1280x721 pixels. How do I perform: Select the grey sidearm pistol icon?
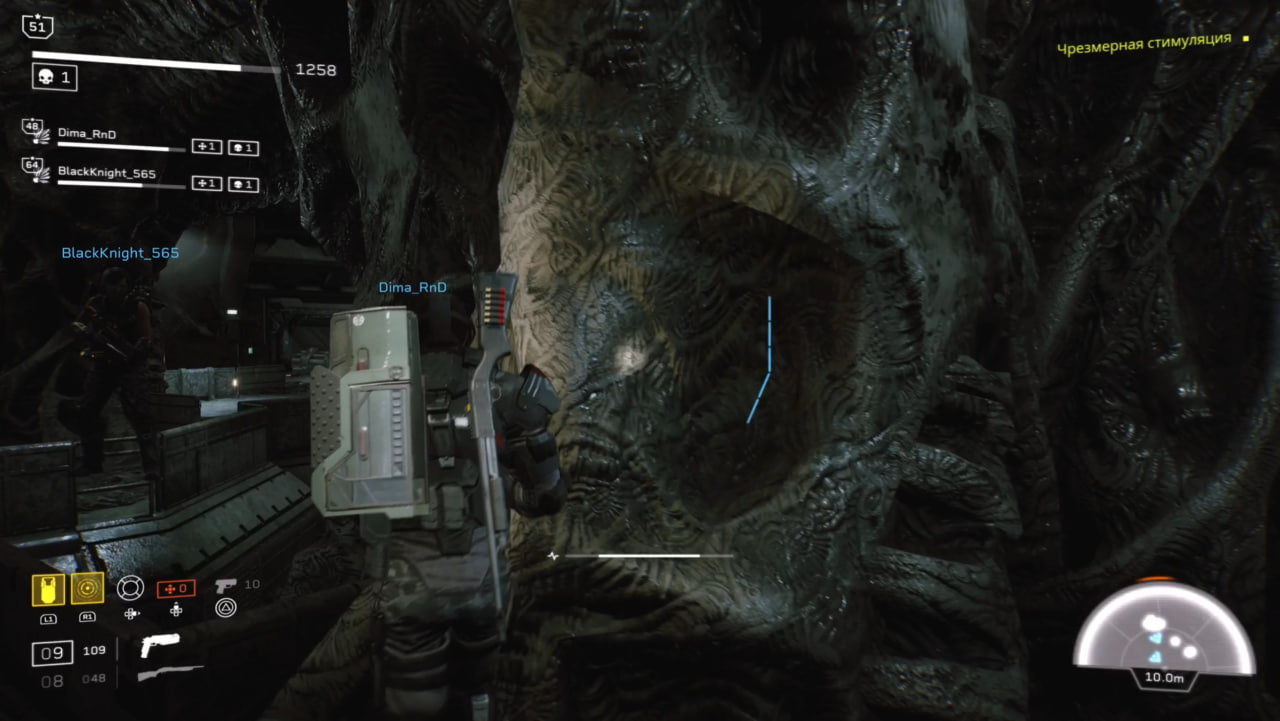tap(226, 585)
